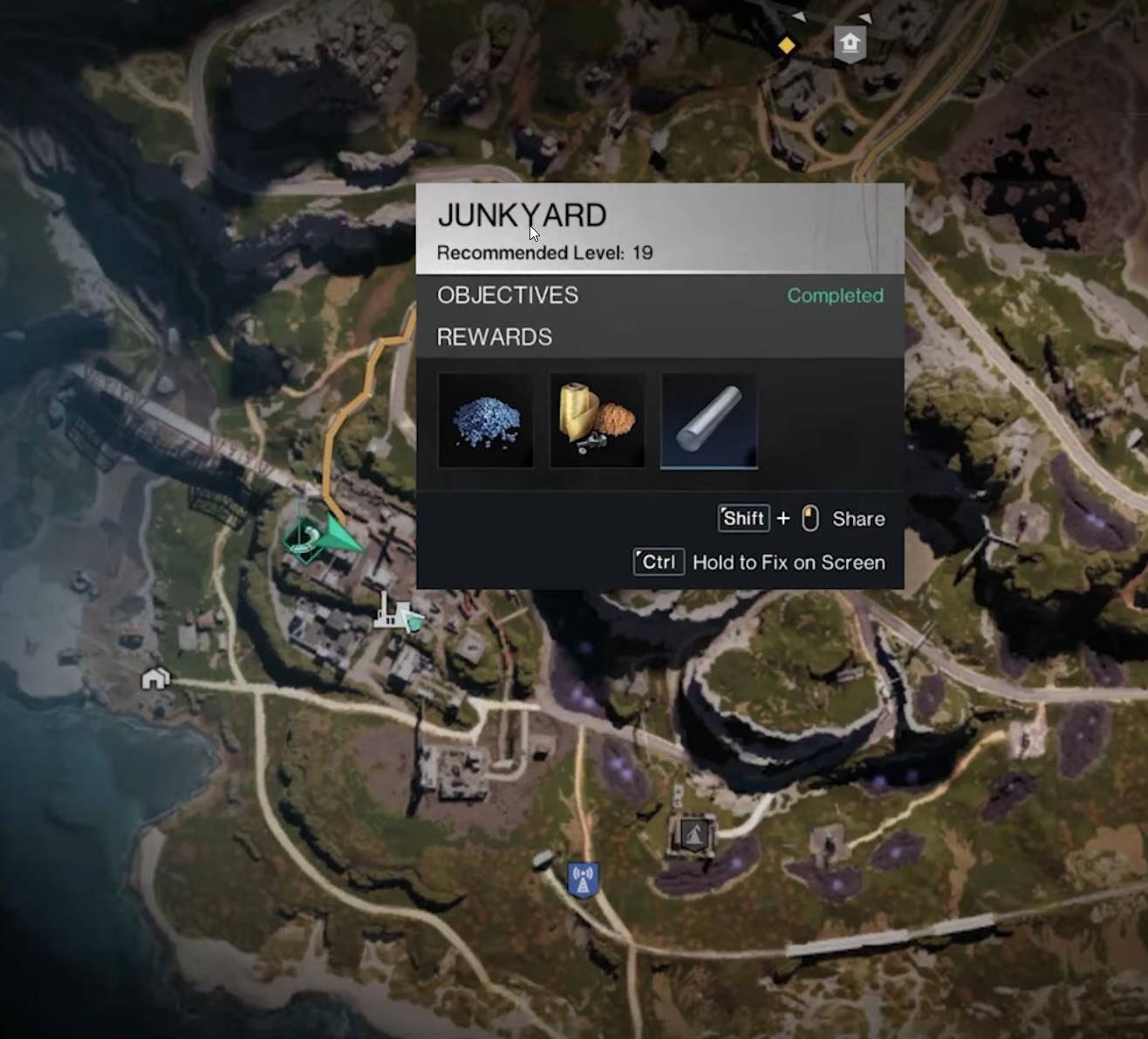This screenshot has height=1039, width=1148.
Task: Choose the white house icon near the coast
Action: (155, 678)
